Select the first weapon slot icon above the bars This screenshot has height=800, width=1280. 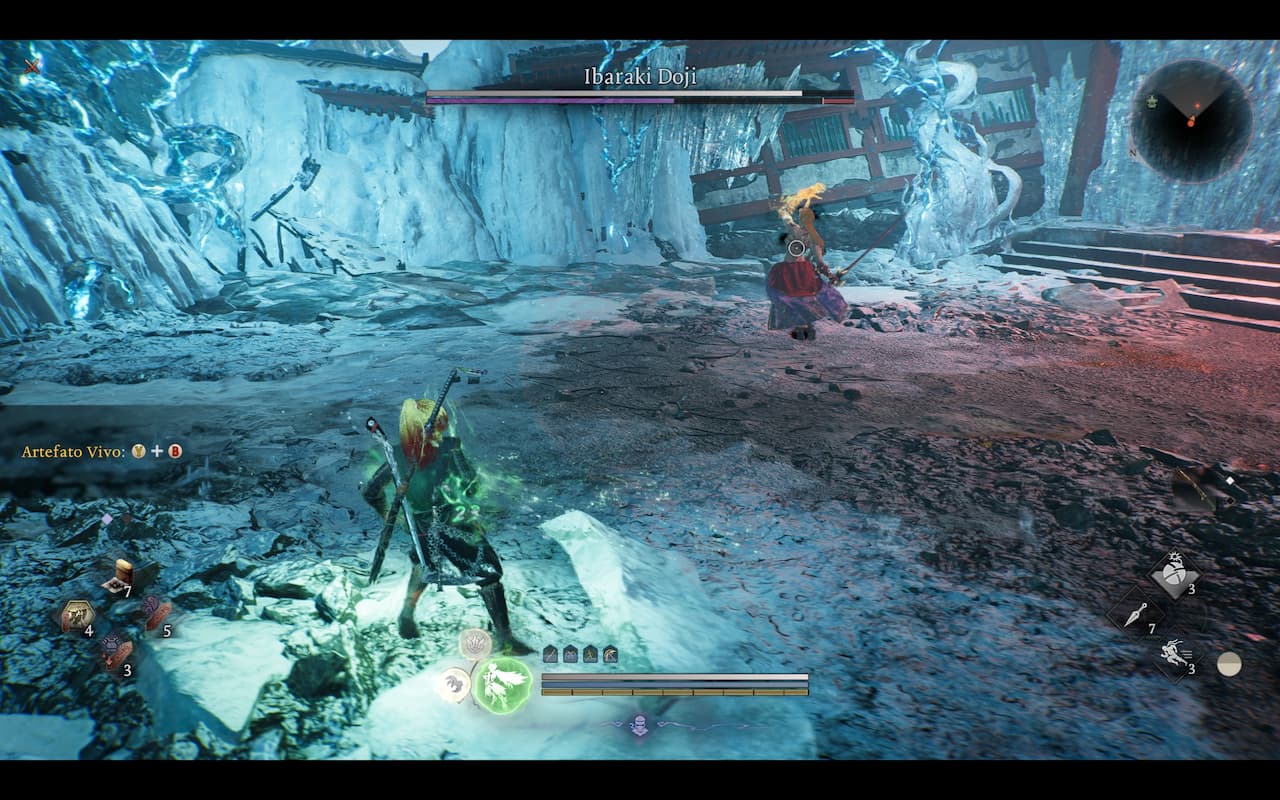[550, 654]
